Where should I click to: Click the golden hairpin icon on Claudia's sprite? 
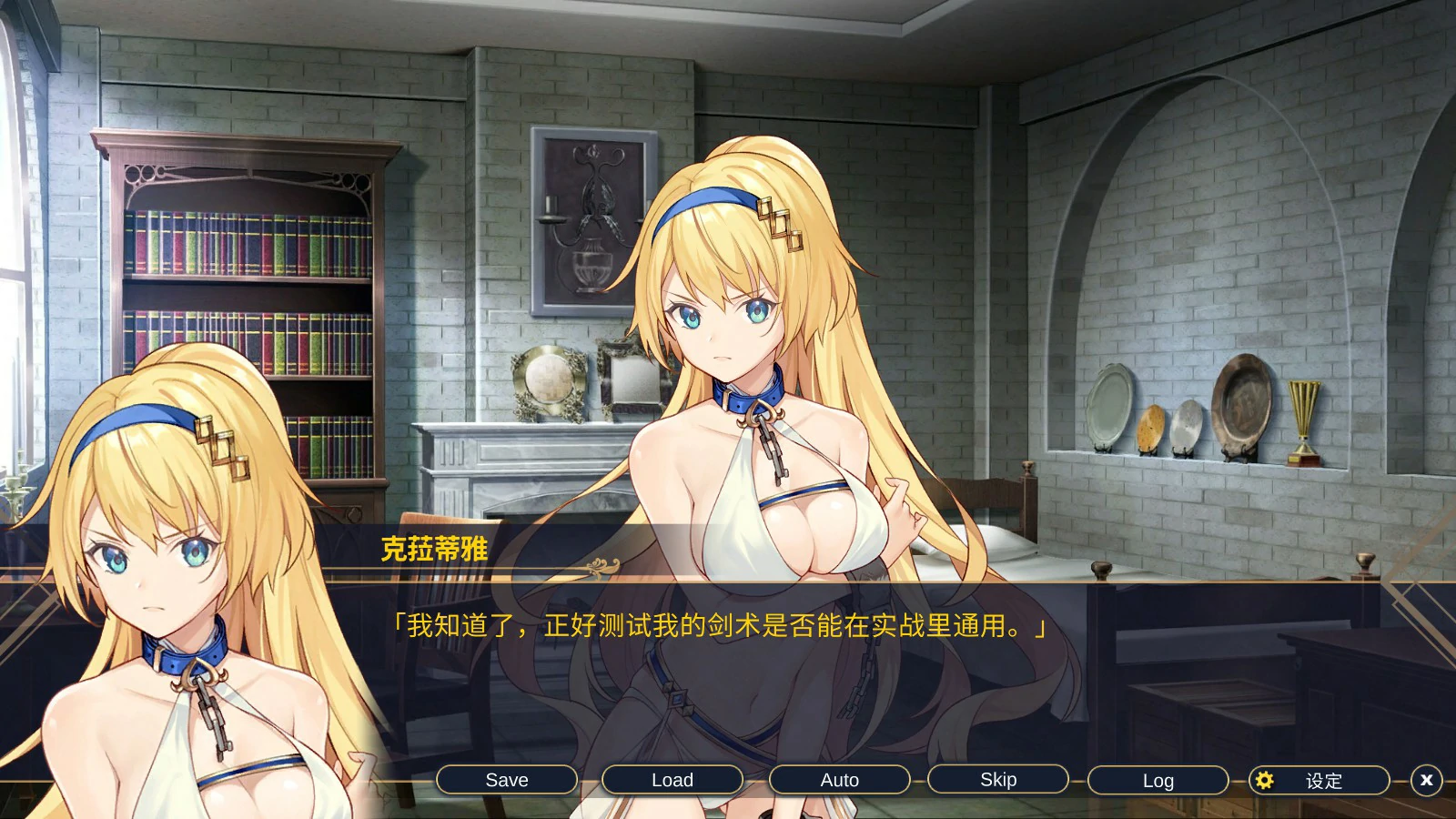point(780,221)
